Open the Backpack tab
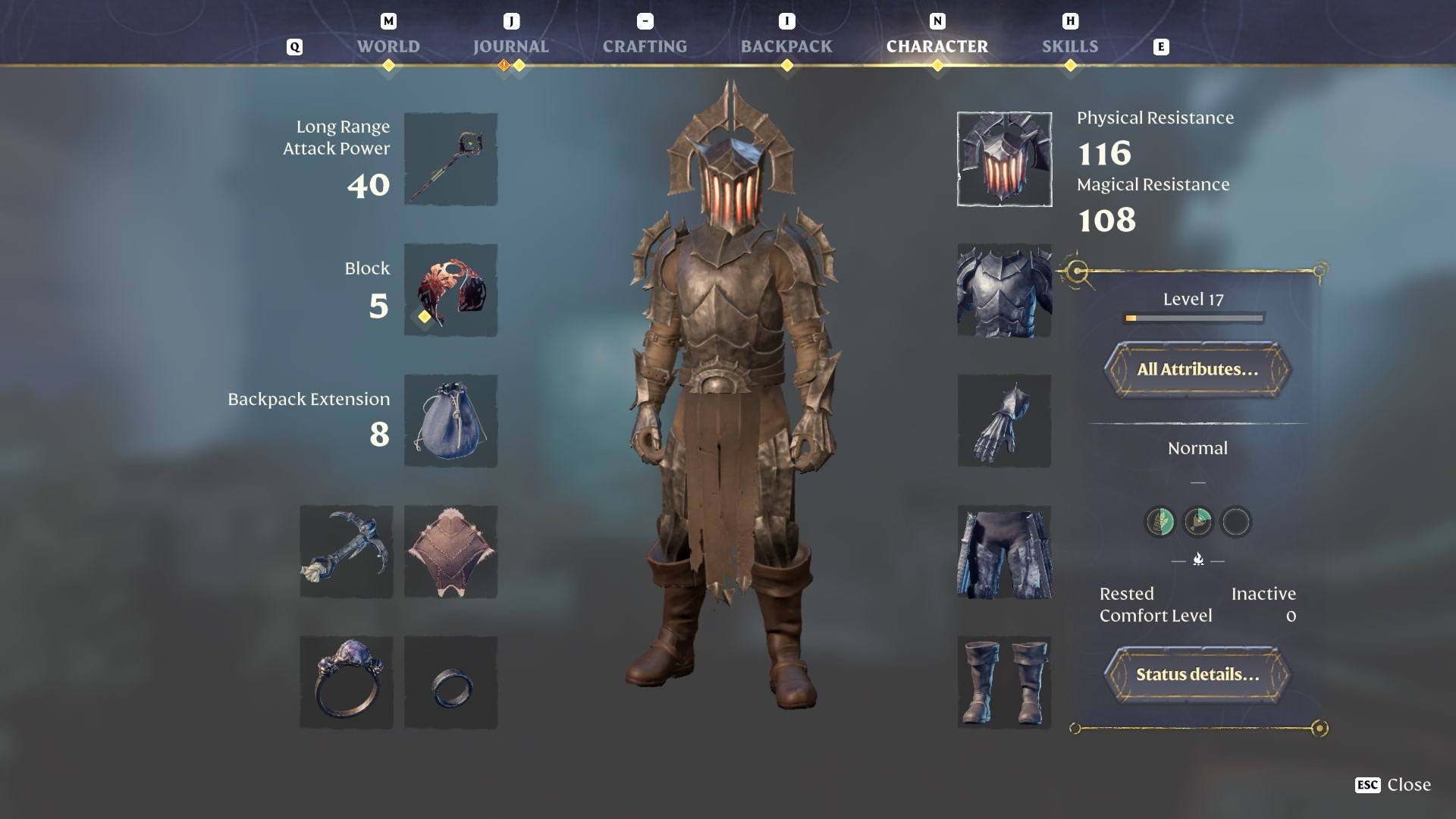This screenshot has height=819, width=1456. [786, 46]
